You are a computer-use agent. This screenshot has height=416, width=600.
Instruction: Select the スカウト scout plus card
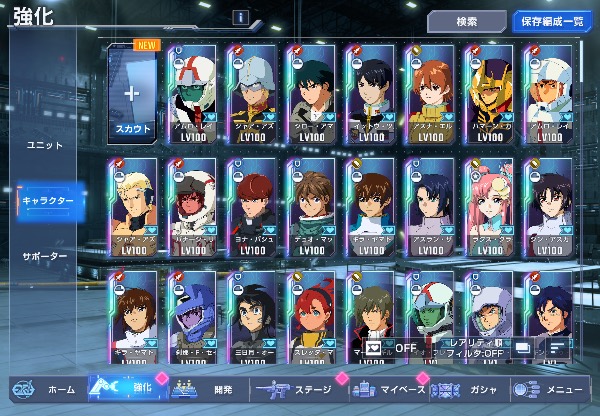pyautogui.click(x=133, y=97)
